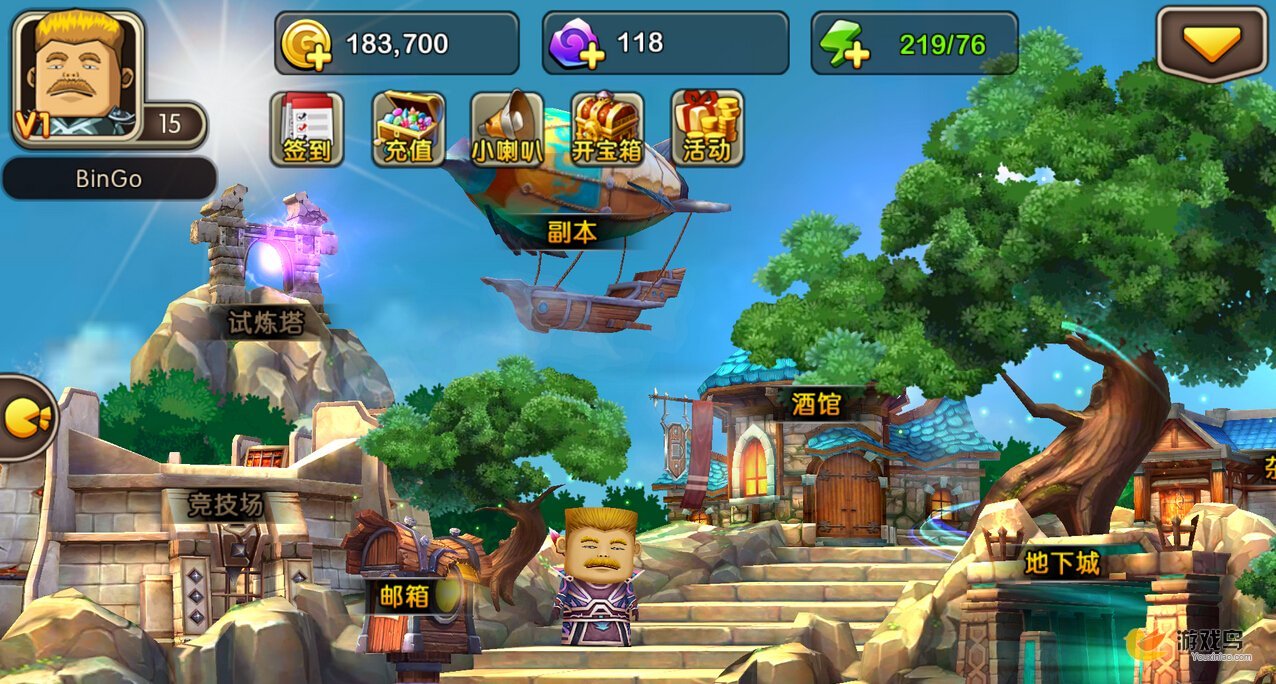Show the 活动 events gift icon
The height and width of the screenshot is (684, 1276).
pyautogui.click(x=707, y=129)
